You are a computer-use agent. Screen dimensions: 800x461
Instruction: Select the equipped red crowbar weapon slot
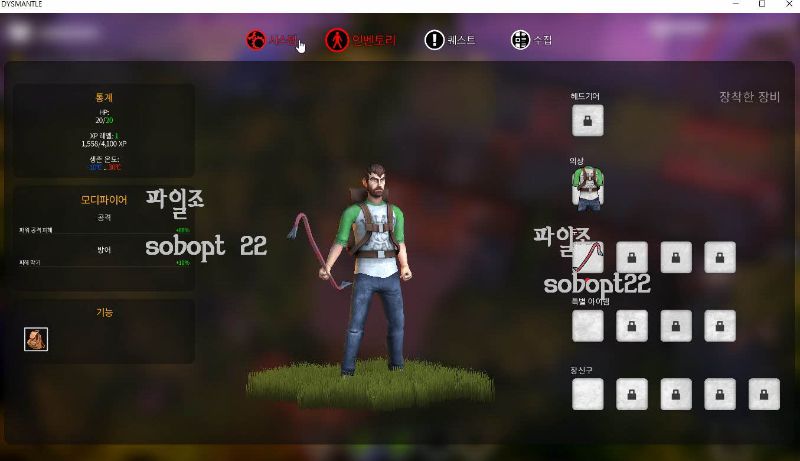590,257
